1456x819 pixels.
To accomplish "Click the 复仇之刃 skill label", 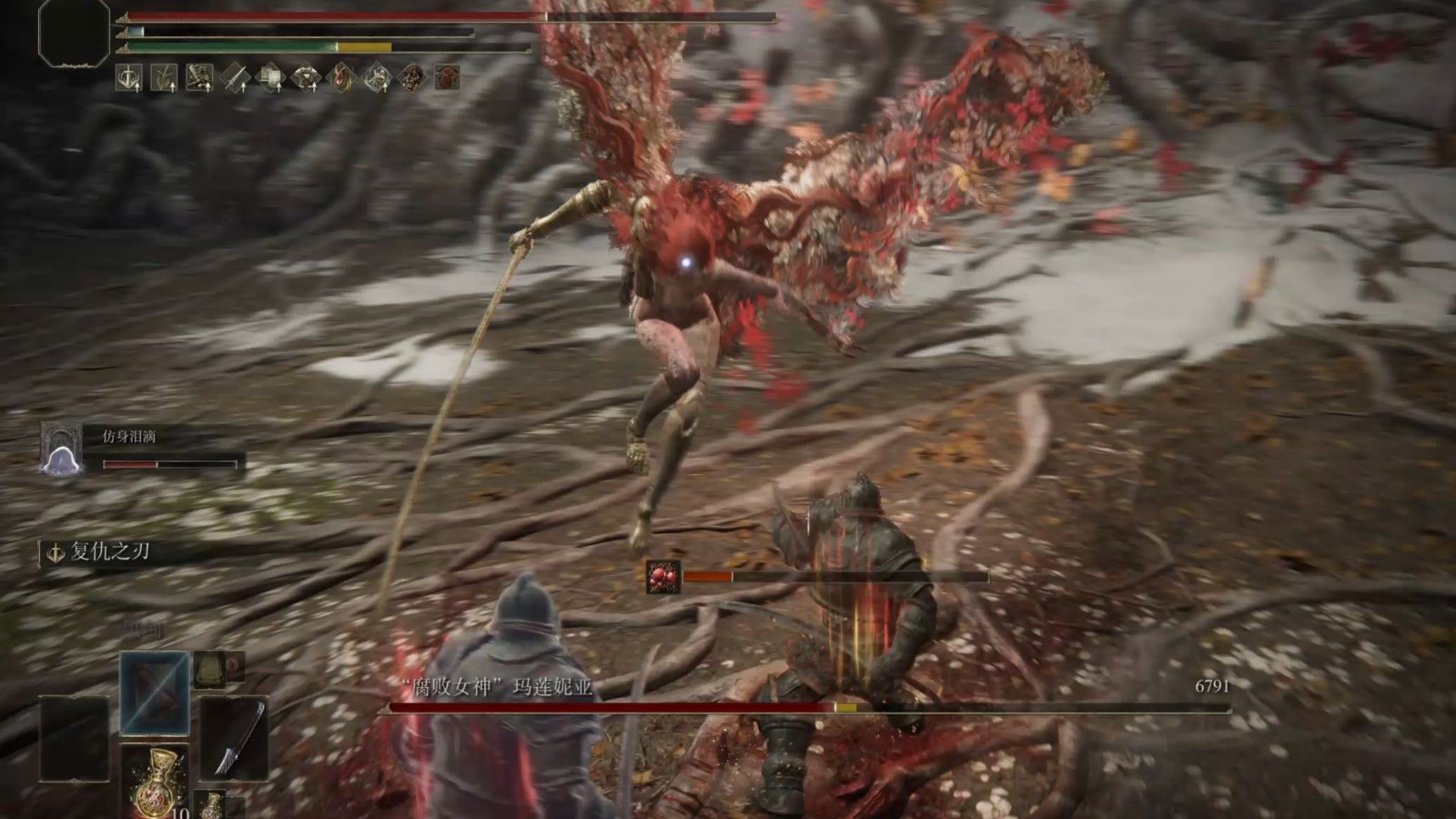I will (110, 551).
